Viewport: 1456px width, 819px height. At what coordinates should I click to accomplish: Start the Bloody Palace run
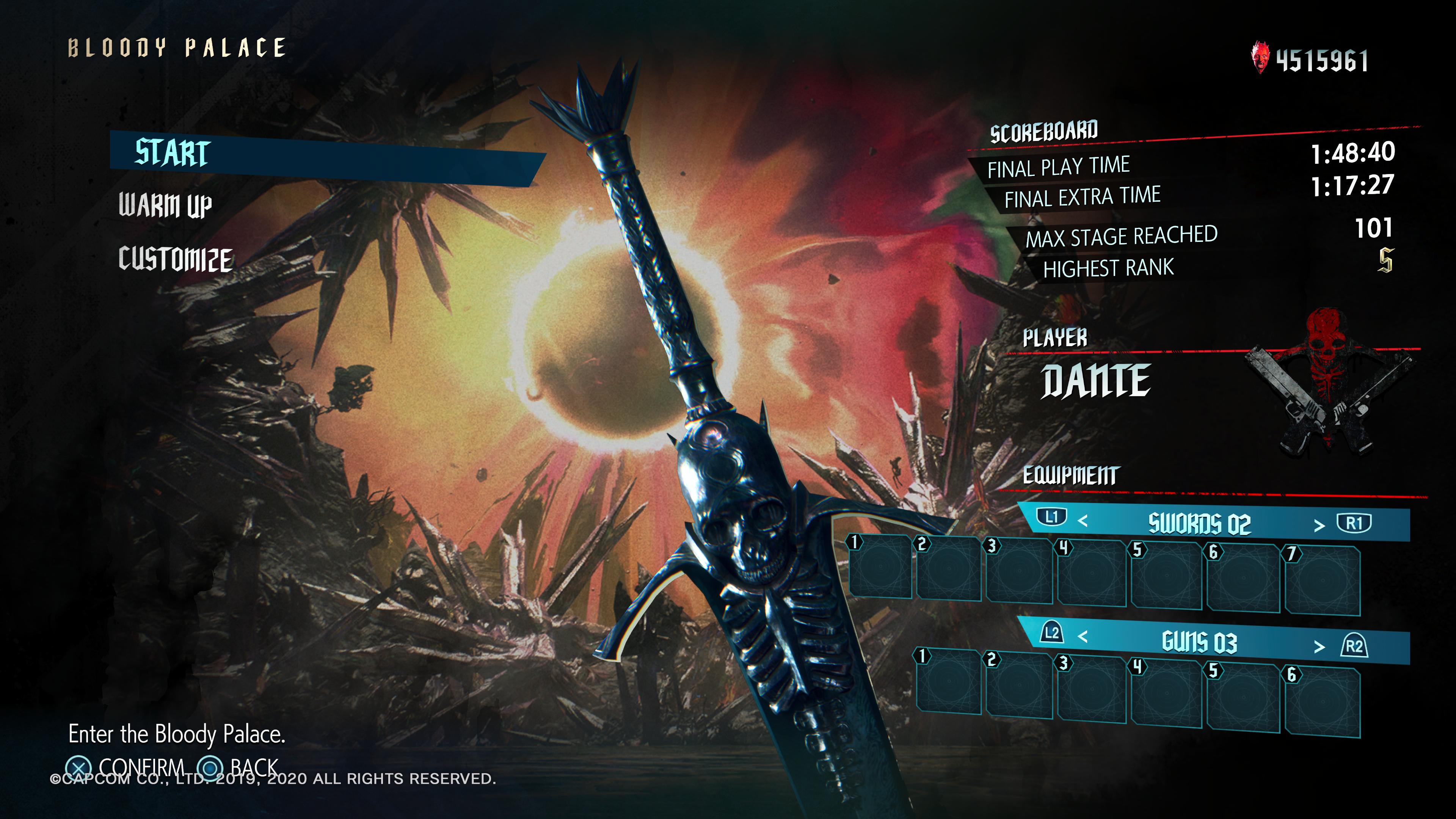[173, 152]
